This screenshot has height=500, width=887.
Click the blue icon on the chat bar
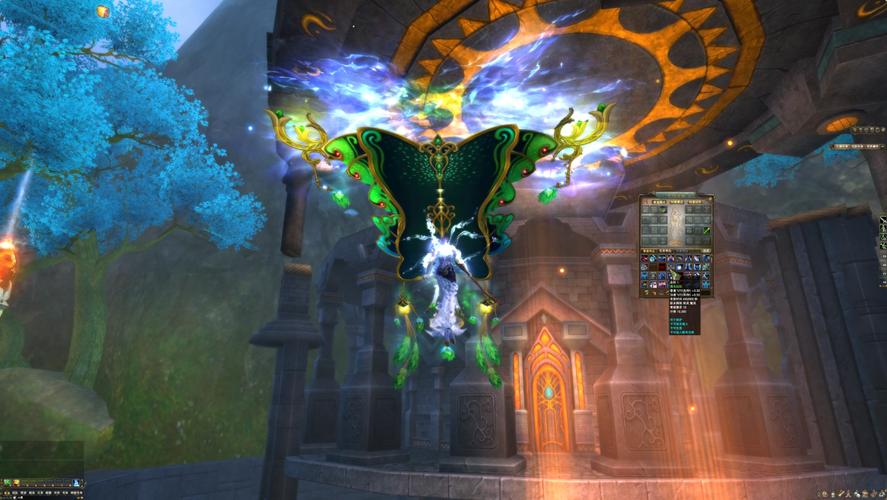coord(74,483)
